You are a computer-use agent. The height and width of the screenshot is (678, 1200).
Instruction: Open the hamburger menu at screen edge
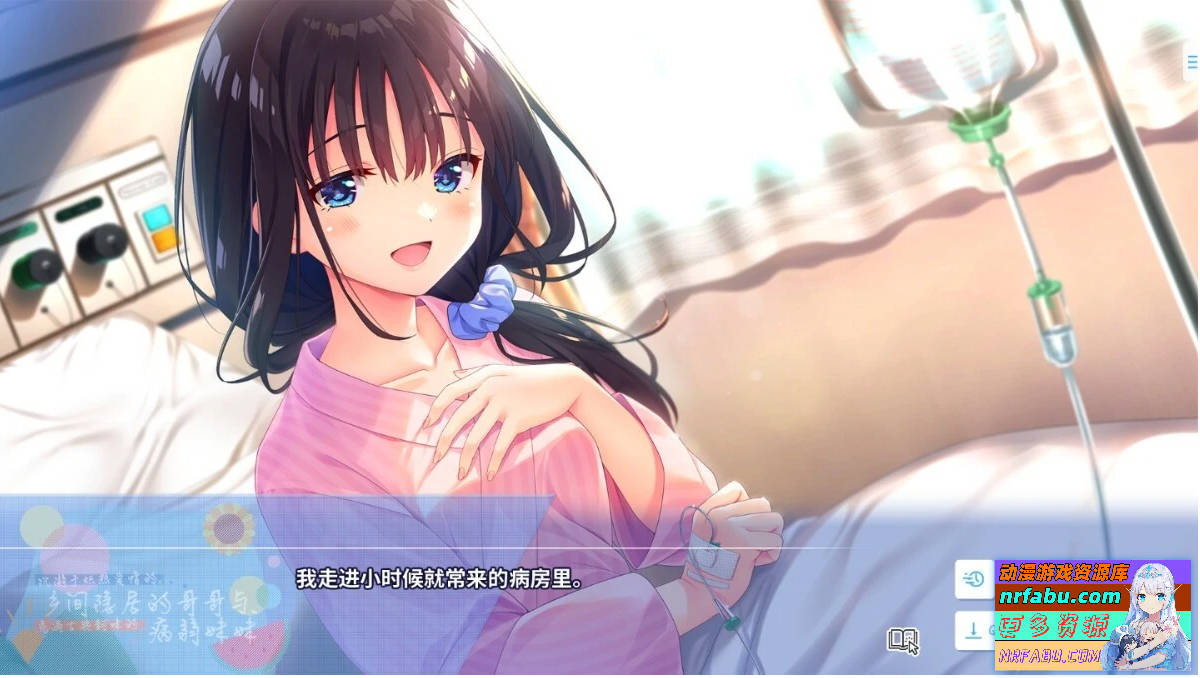[1192, 62]
